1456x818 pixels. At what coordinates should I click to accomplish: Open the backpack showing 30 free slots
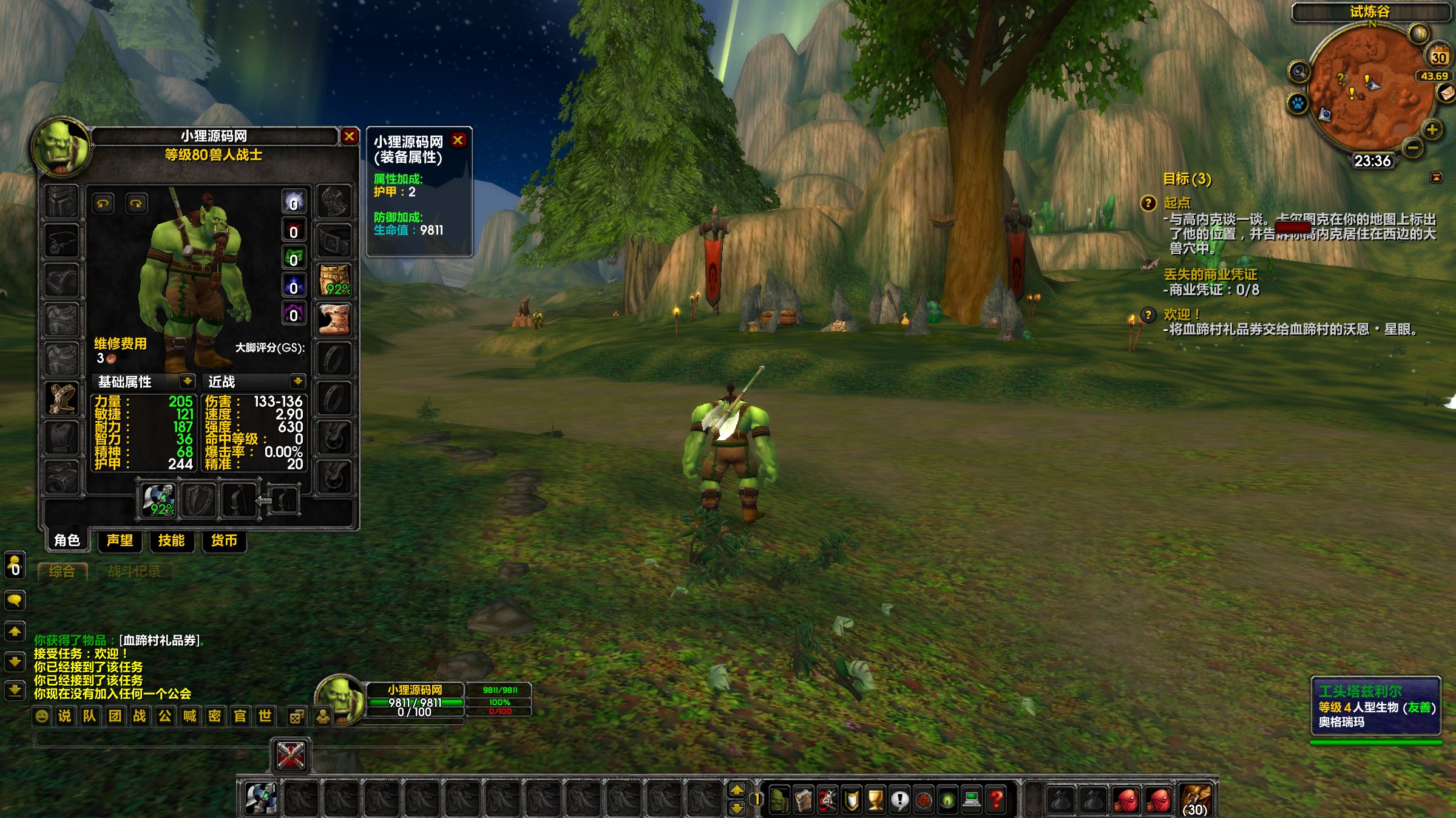tap(1194, 799)
